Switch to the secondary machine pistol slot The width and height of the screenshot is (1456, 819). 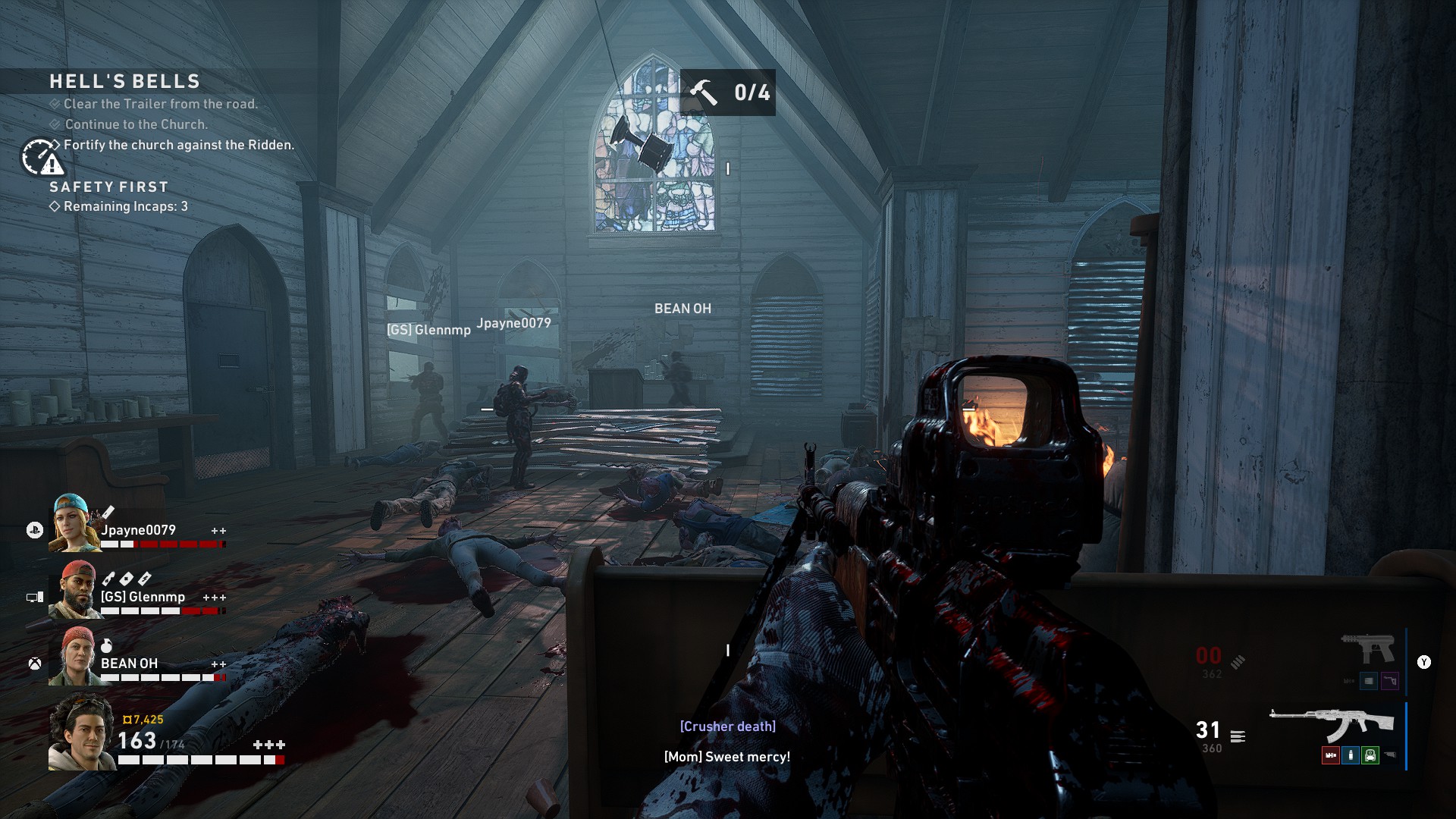(1368, 648)
